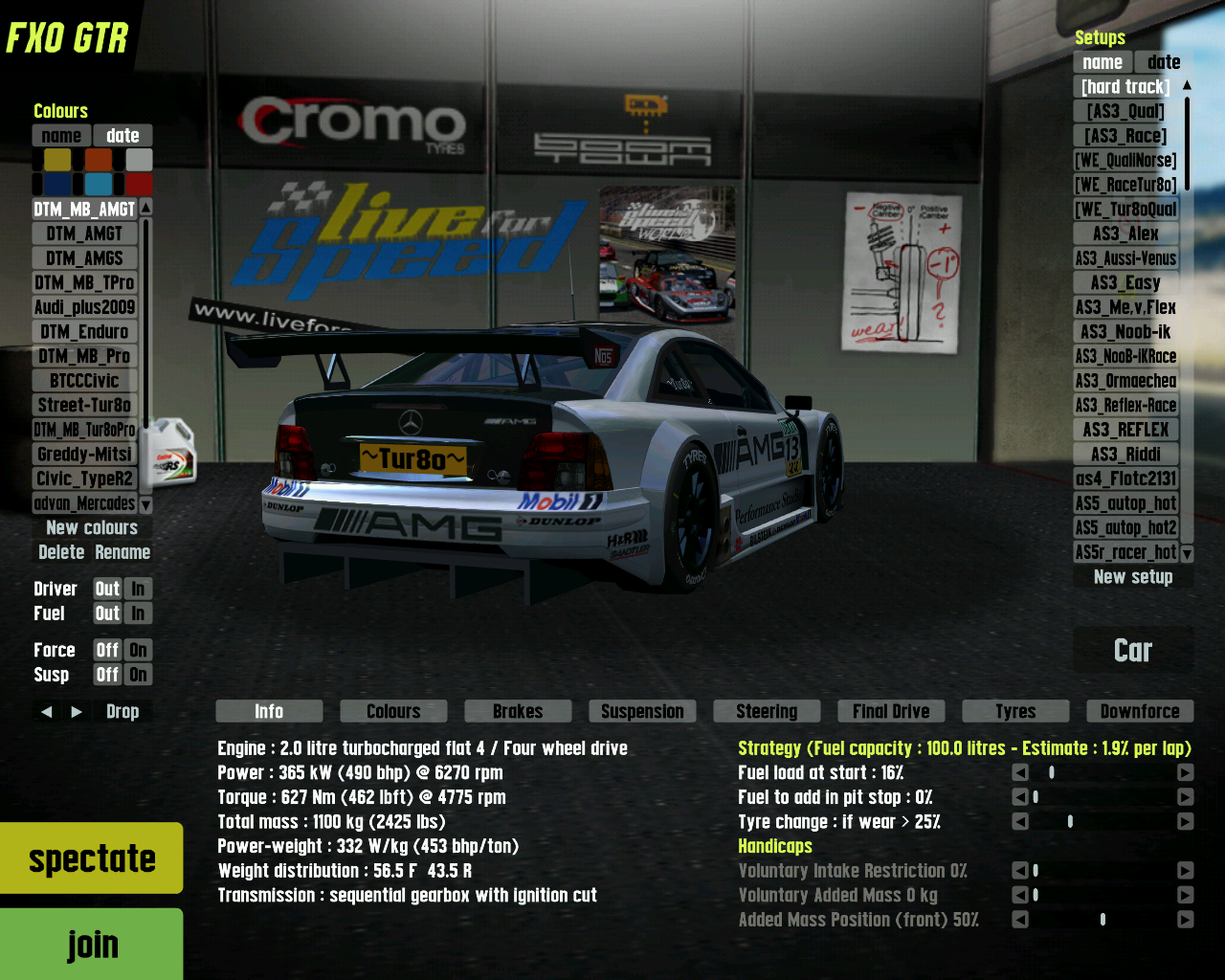Create a New setup
This screenshot has width=1225, height=980.
(x=1133, y=577)
